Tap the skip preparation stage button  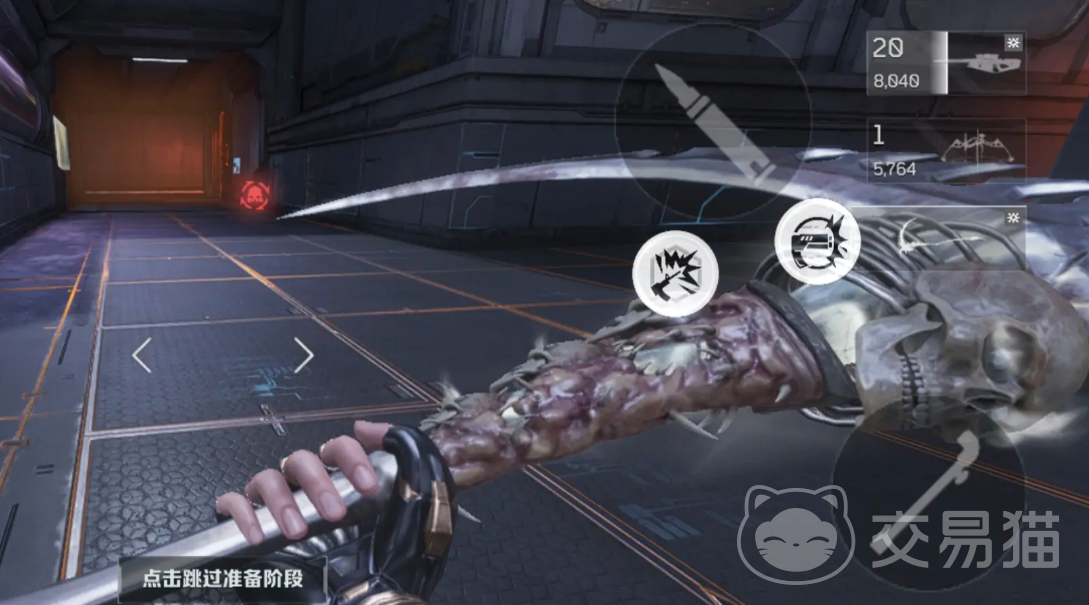click(222, 579)
